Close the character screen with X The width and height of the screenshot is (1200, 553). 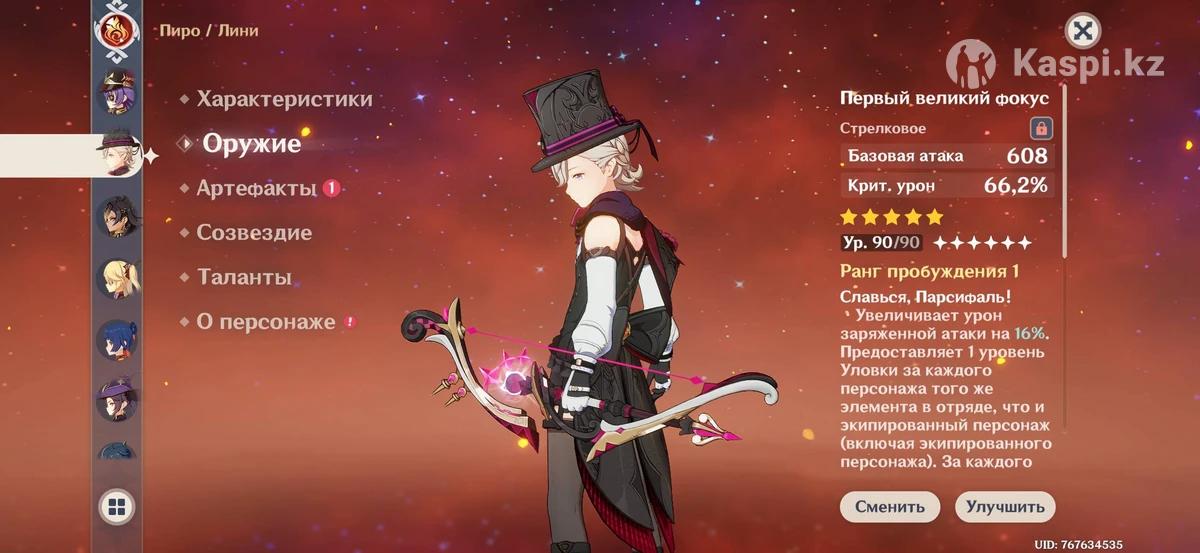pos(1082,31)
